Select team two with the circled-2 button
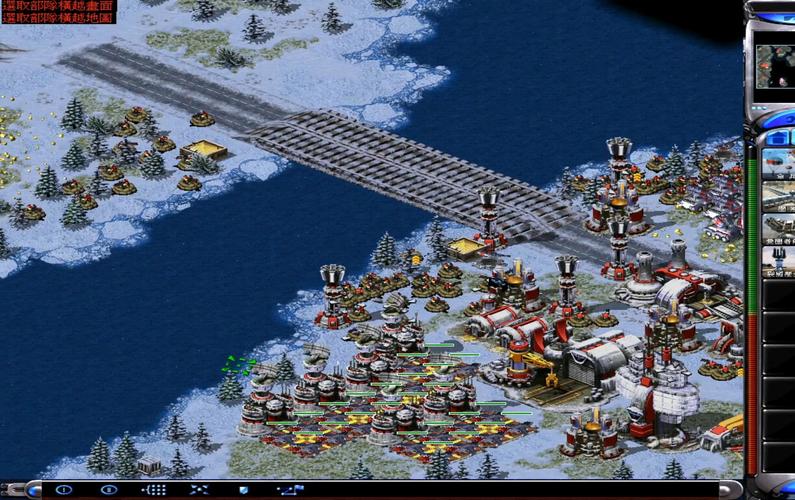The image size is (795, 500). (109, 490)
